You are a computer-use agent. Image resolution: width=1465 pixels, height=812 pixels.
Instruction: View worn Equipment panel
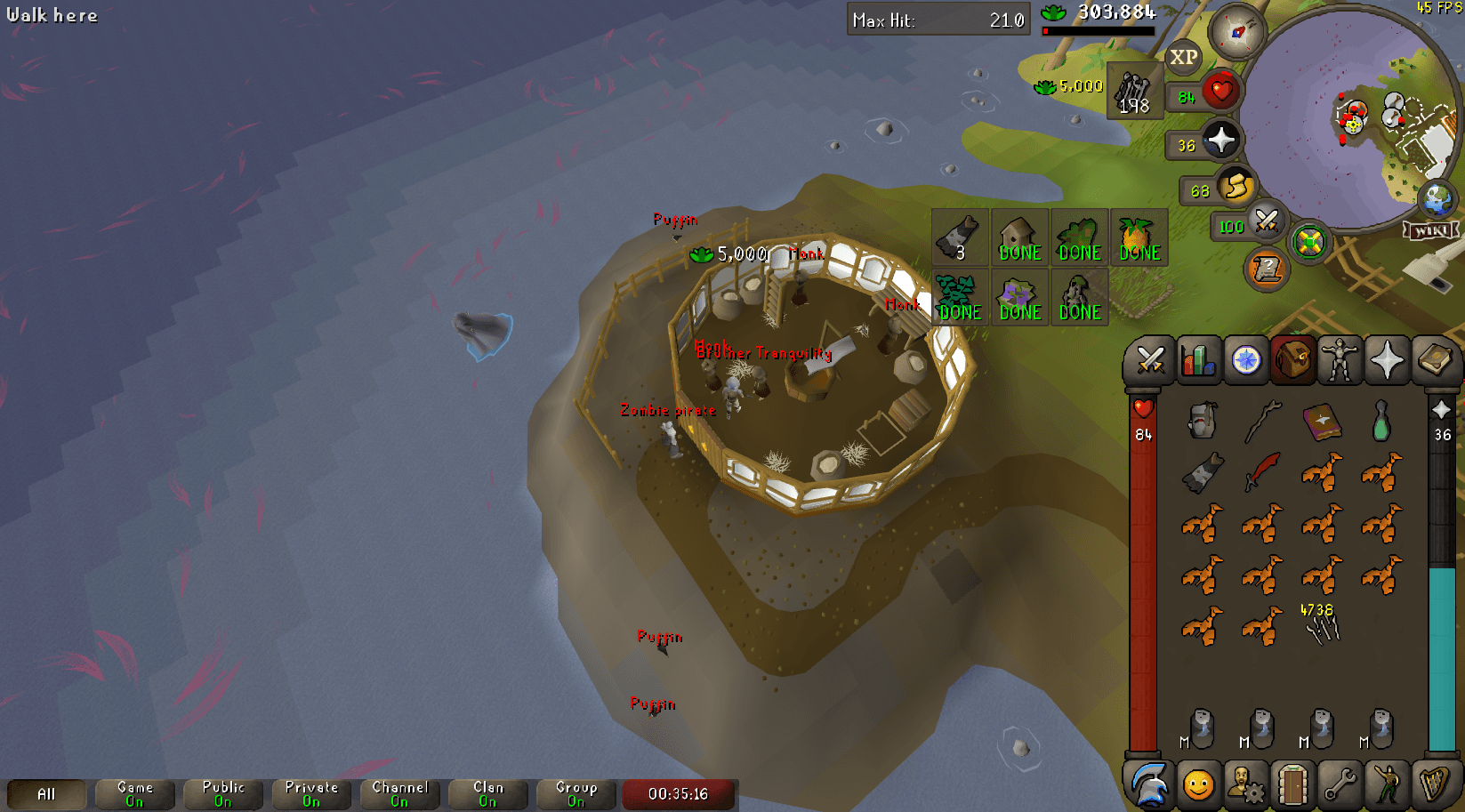tap(1341, 360)
